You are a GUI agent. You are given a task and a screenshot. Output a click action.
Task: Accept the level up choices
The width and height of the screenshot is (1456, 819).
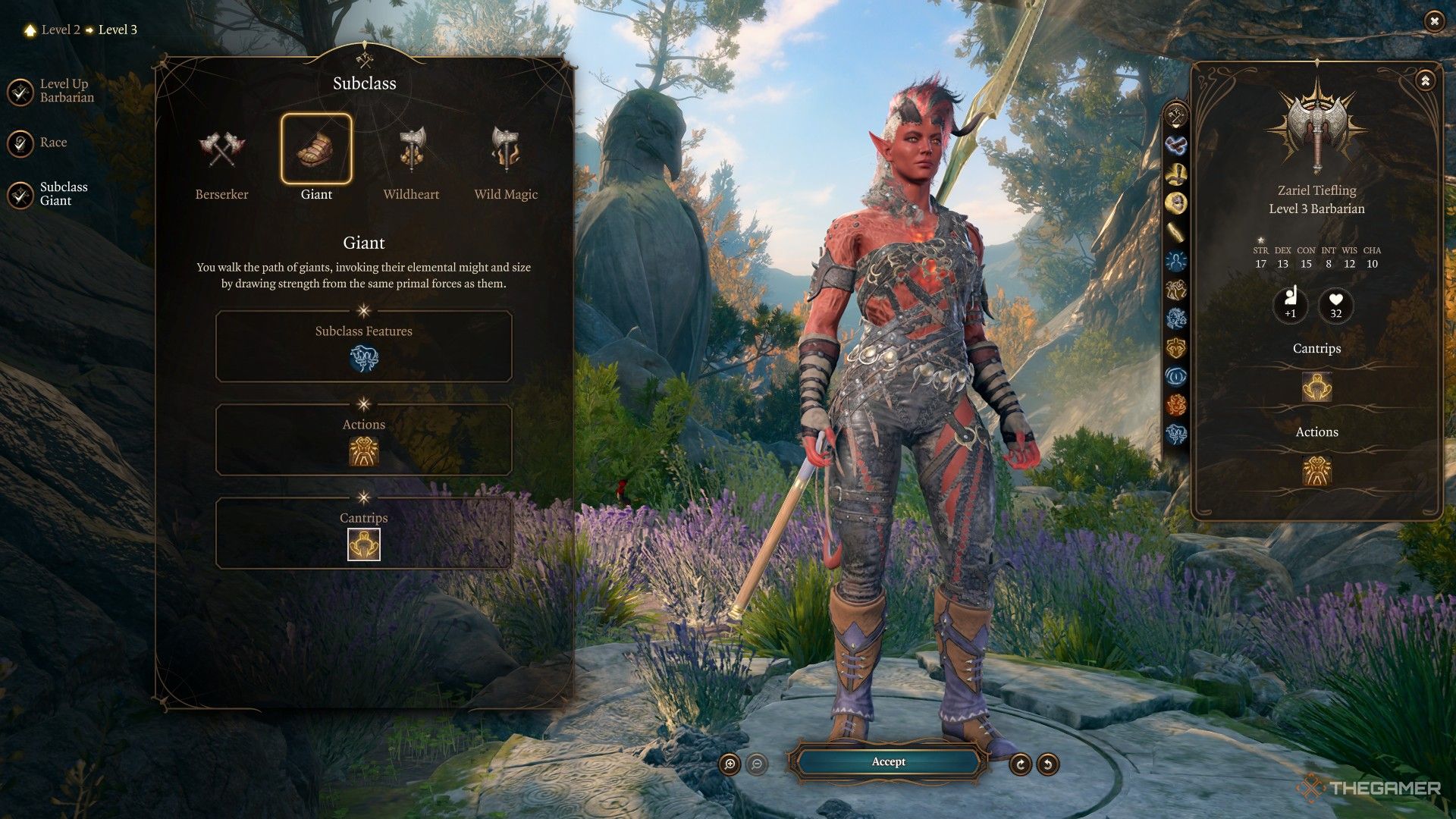[x=888, y=762]
